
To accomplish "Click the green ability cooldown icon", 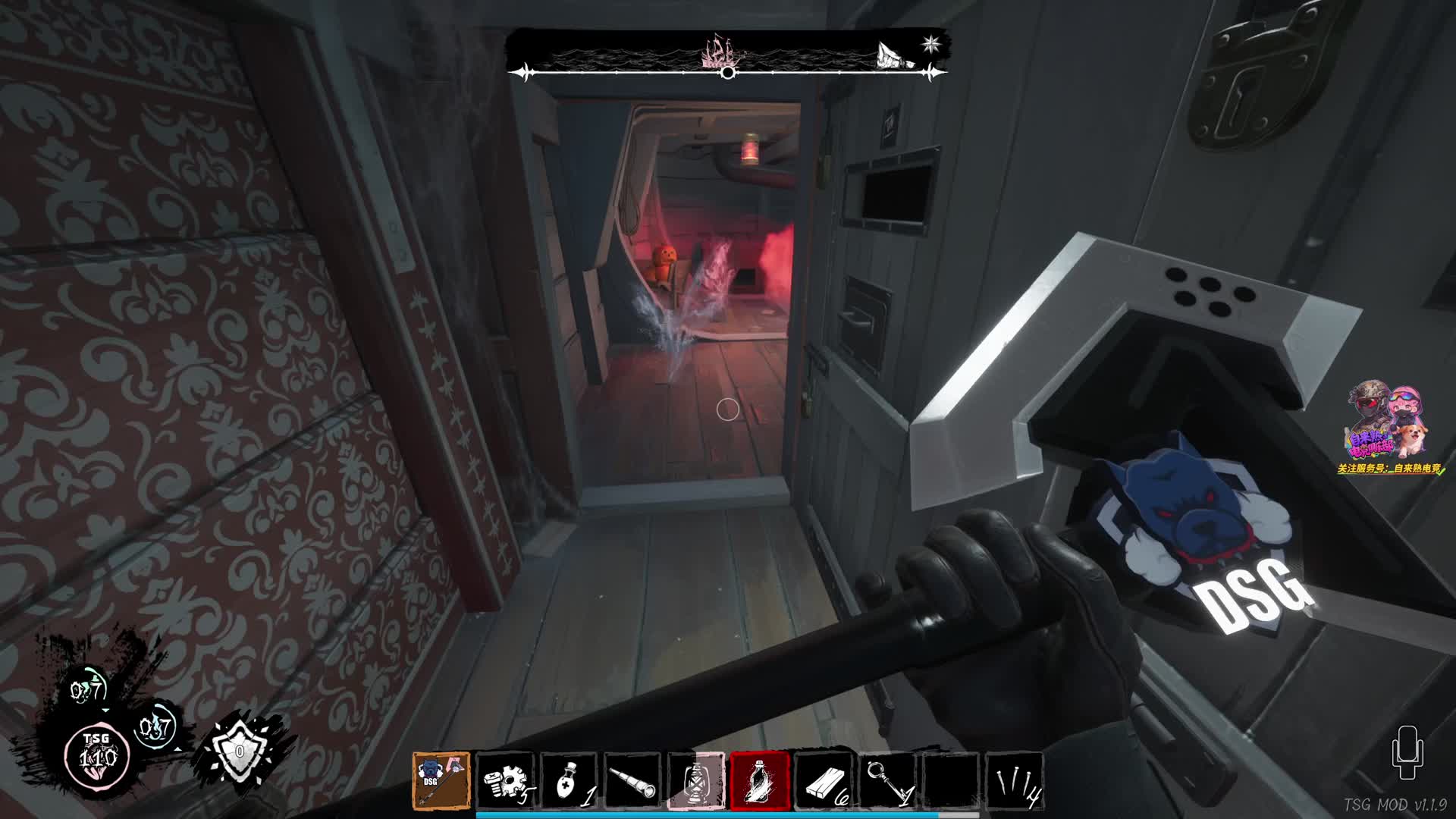I will 87,689.
